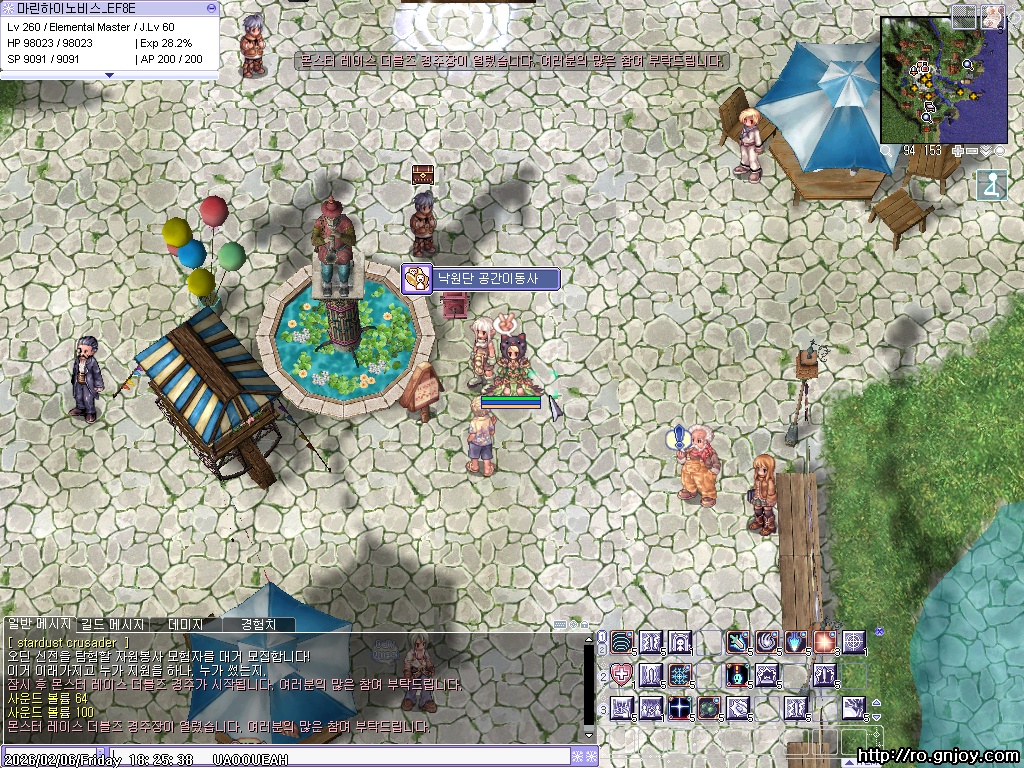This screenshot has width=1024, height=768.
Task: Collapse the character status window title bar button
Action: tap(211, 8)
